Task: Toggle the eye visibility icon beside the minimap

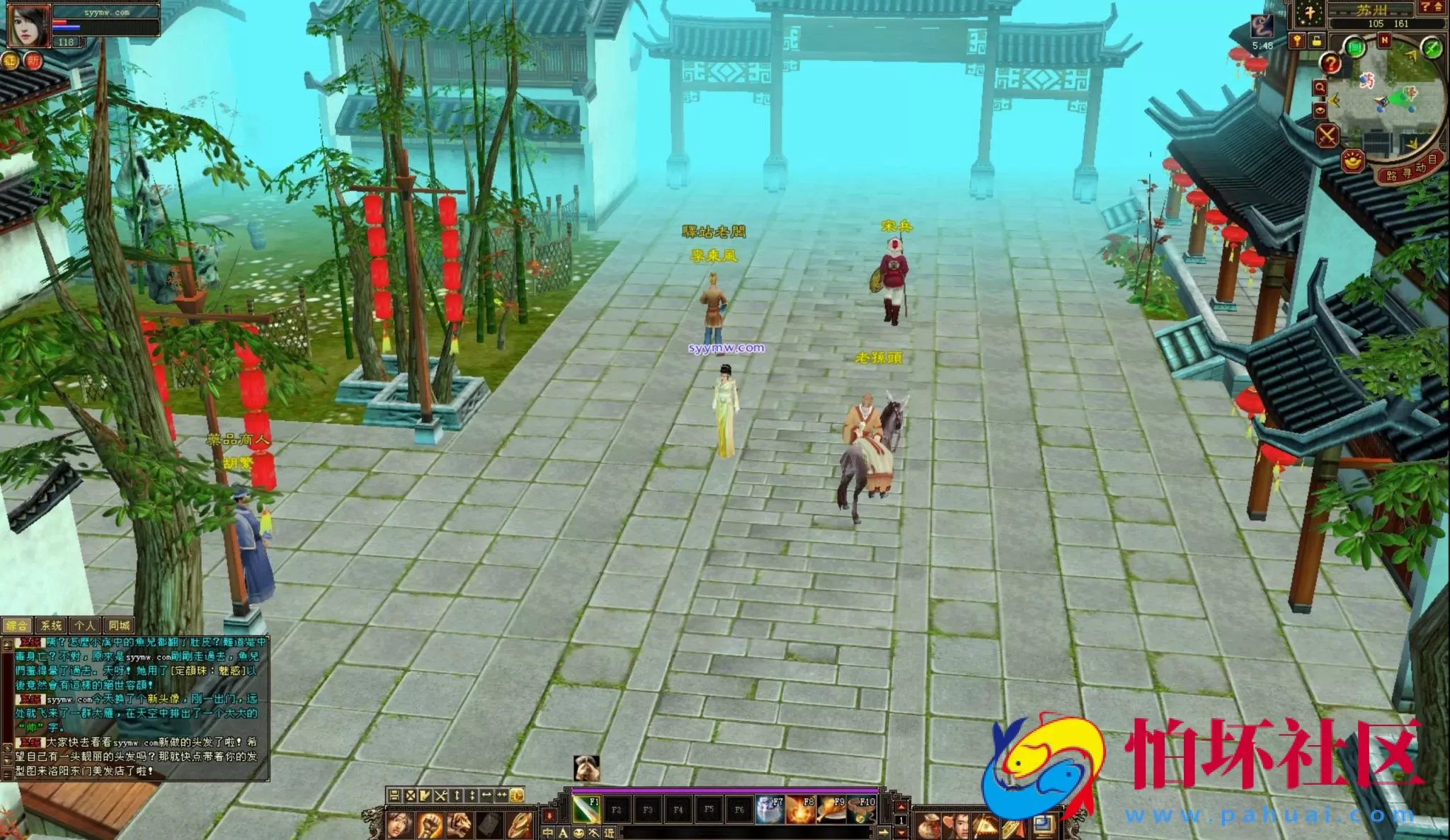Action: click(x=1320, y=110)
